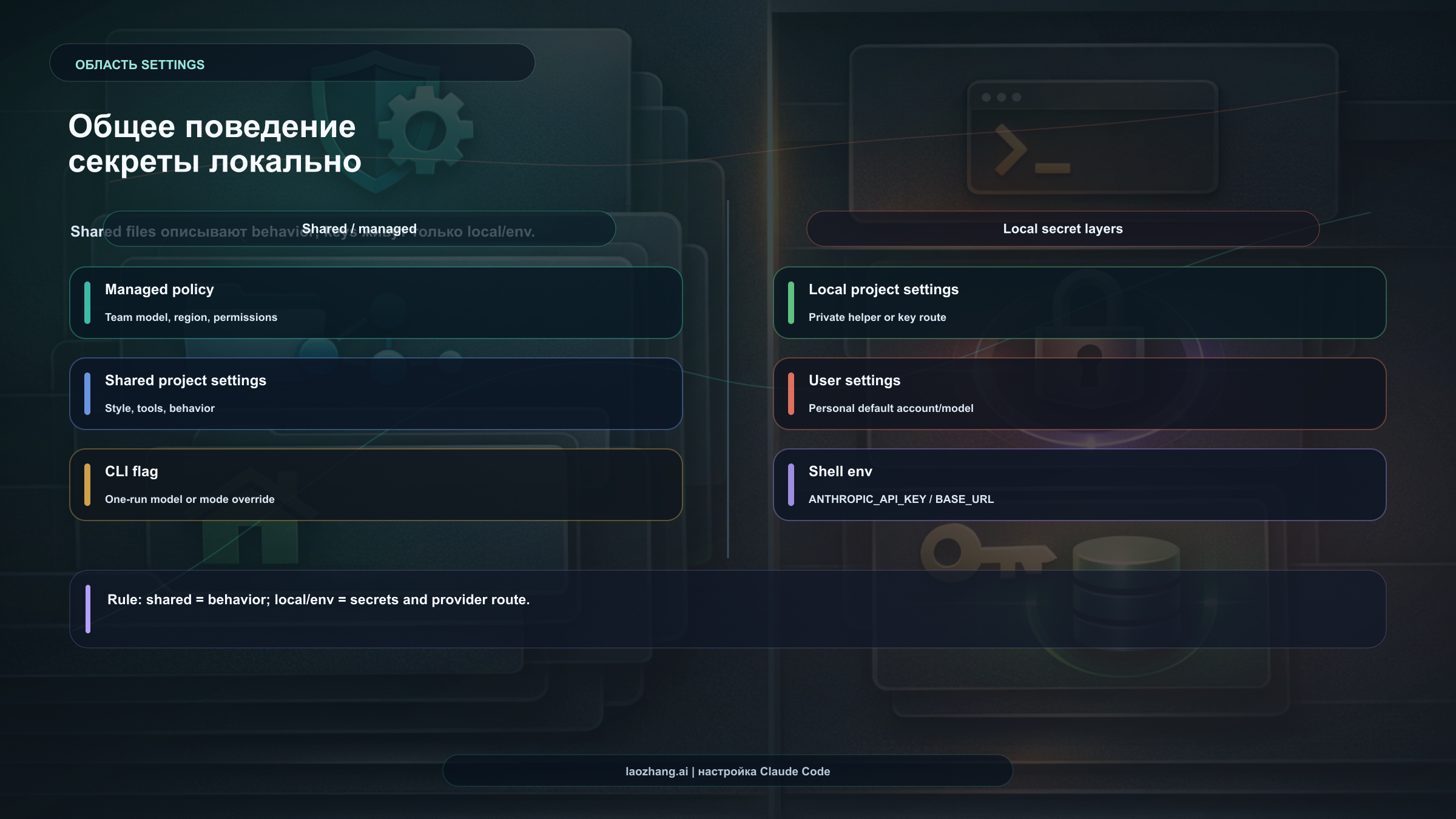This screenshot has width=1456, height=819.
Task: Click the ОБЛАСТЬ SETTINGS label pill
Action: [x=292, y=63]
